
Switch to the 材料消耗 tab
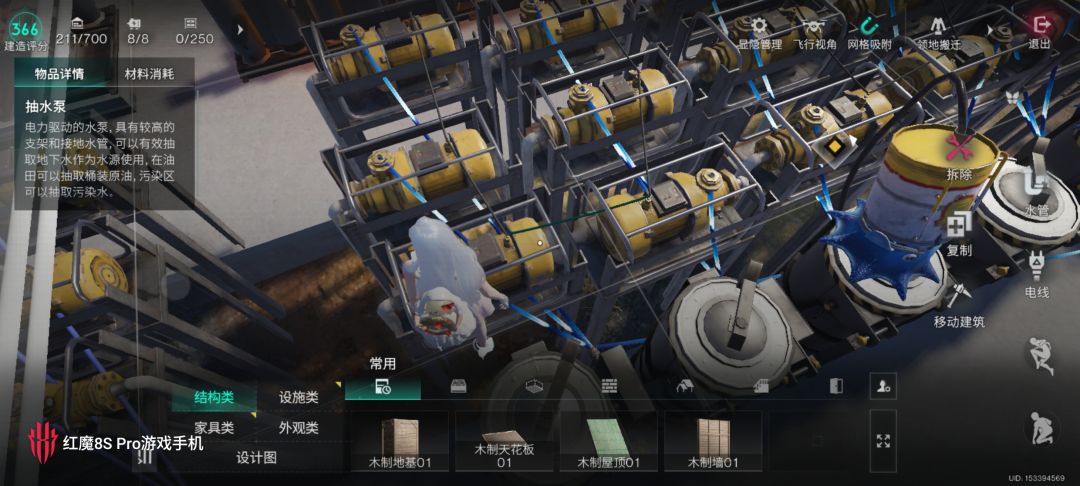(x=149, y=74)
